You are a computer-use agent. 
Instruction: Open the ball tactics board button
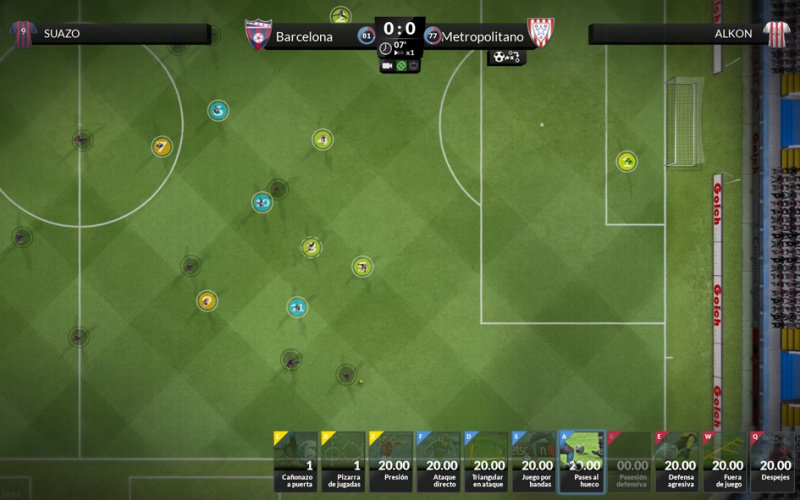[506, 57]
